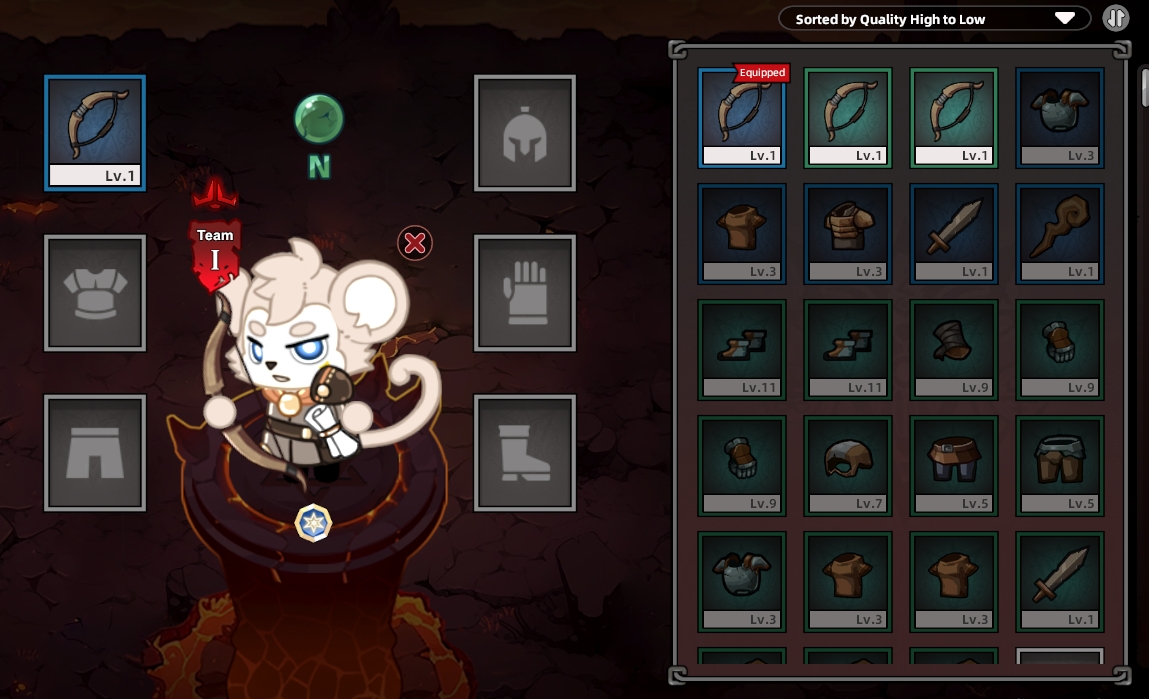
Task: Open the empty helmet equipment slot
Action: click(525, 132)
